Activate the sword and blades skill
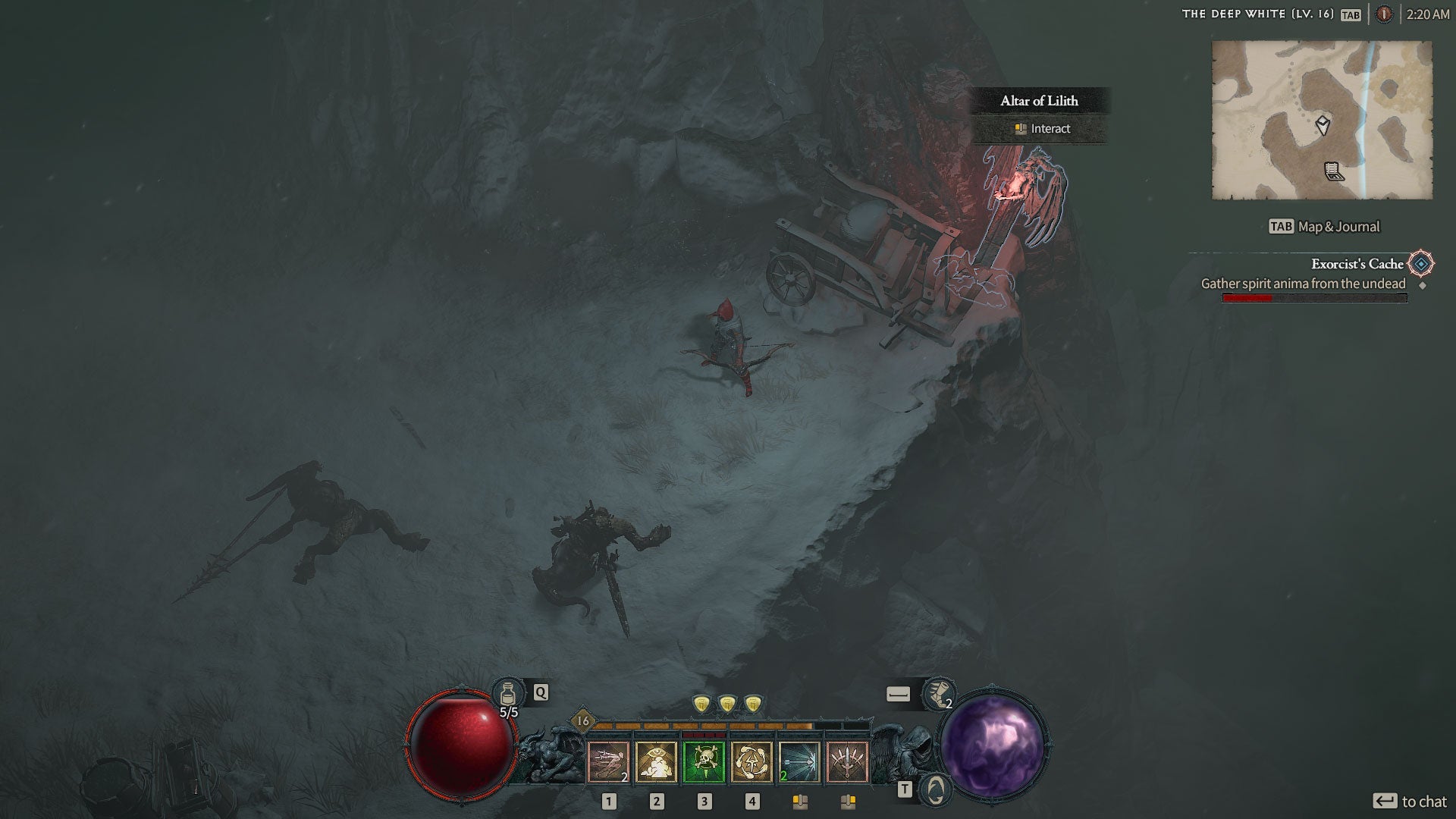 click(847, 761)
